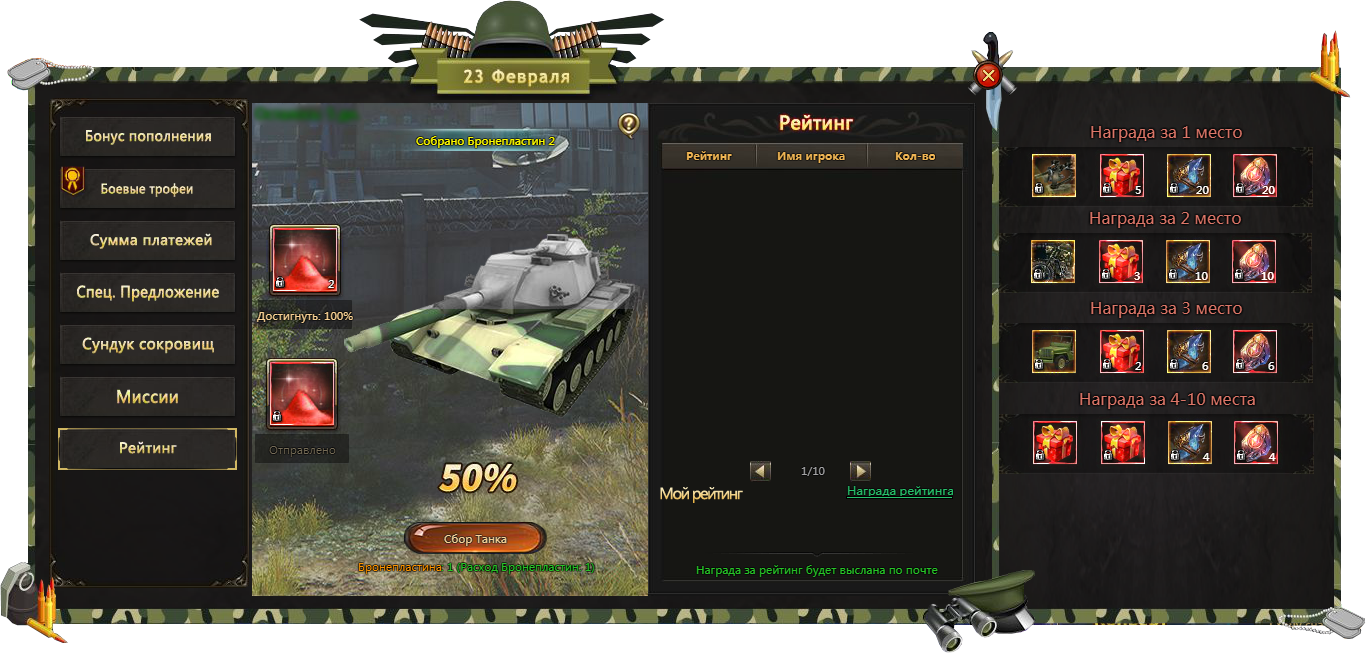
Task: Show the Сундук сокровищ section
Action: tap(148, 345)
